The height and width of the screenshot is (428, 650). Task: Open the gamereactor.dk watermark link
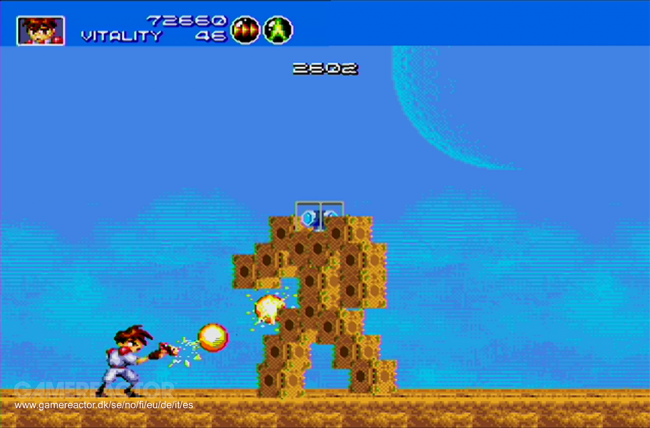(104, 405)
